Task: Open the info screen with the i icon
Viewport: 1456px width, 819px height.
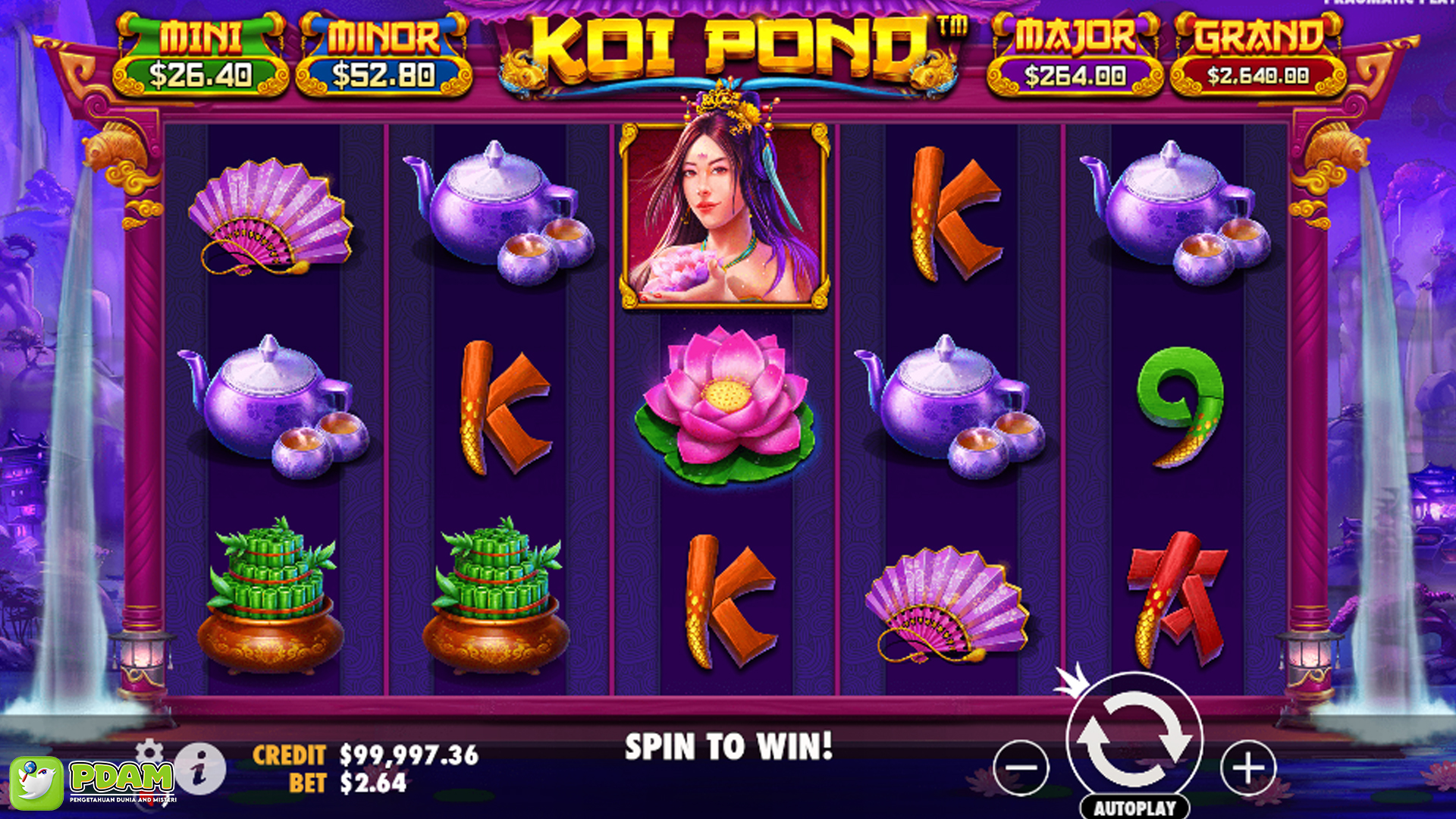Action: [203, 768]
